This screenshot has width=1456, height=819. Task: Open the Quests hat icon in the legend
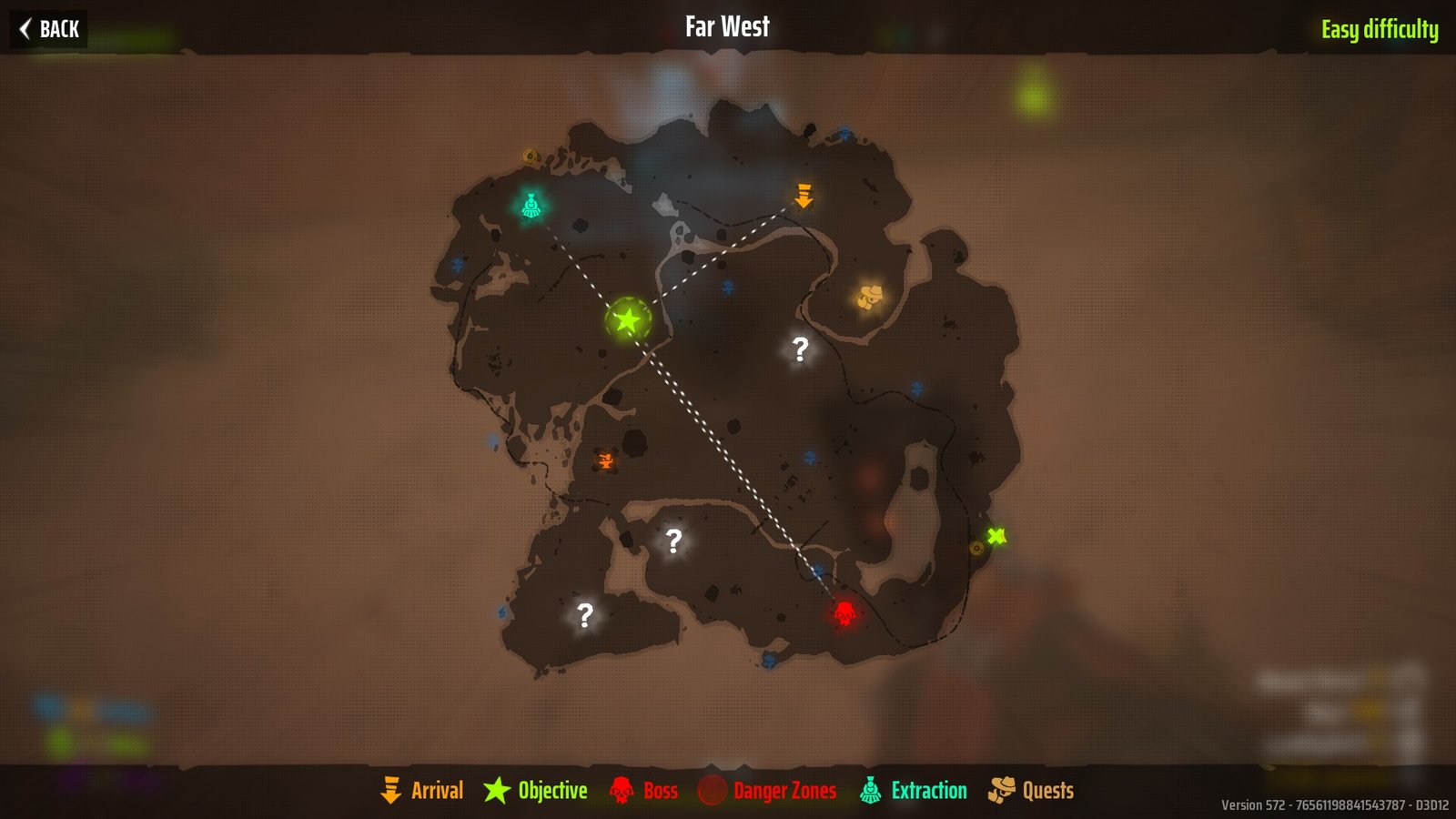point(1003,790)
